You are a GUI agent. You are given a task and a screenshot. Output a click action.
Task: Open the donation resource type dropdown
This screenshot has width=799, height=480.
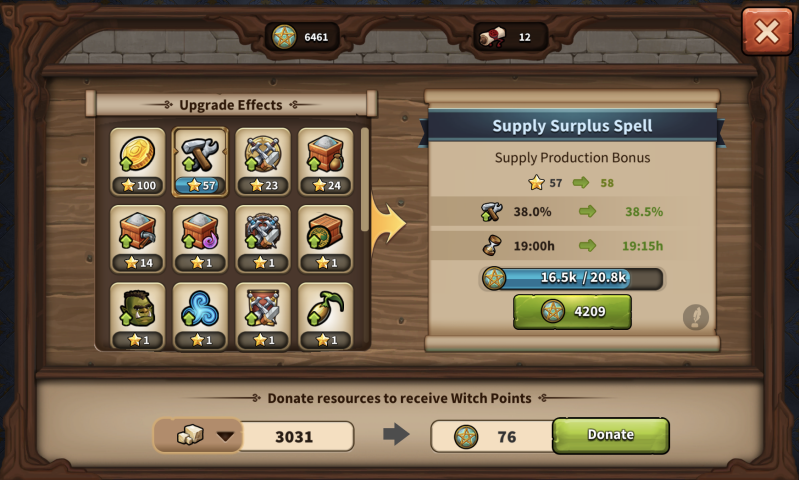click(199, 436)
